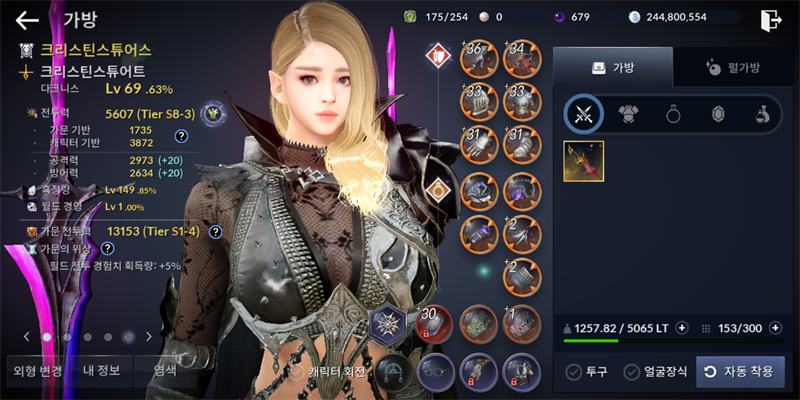
Task: Select the weapon item in the bag
Action: point(583,161)
